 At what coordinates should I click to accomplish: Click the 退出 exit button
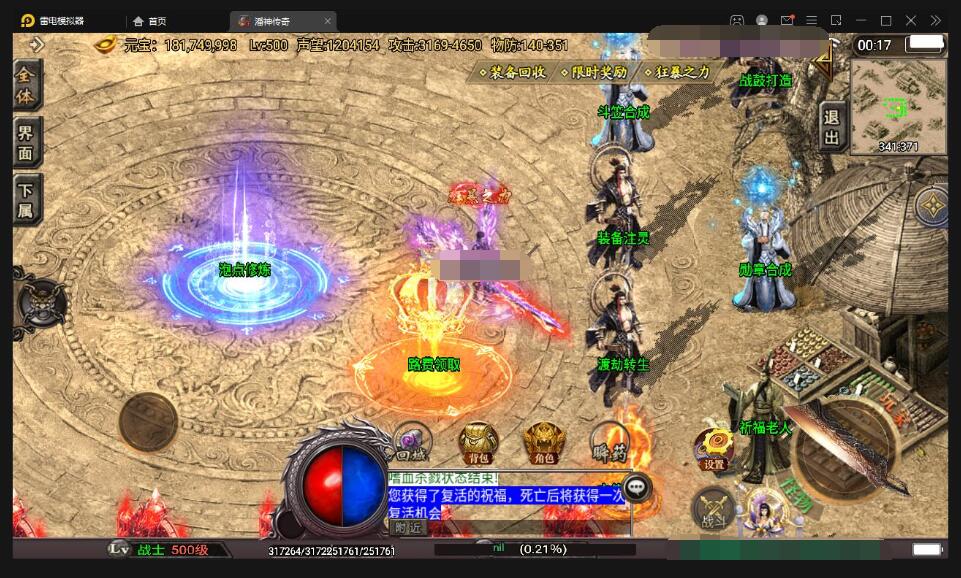tap(831, 127)
